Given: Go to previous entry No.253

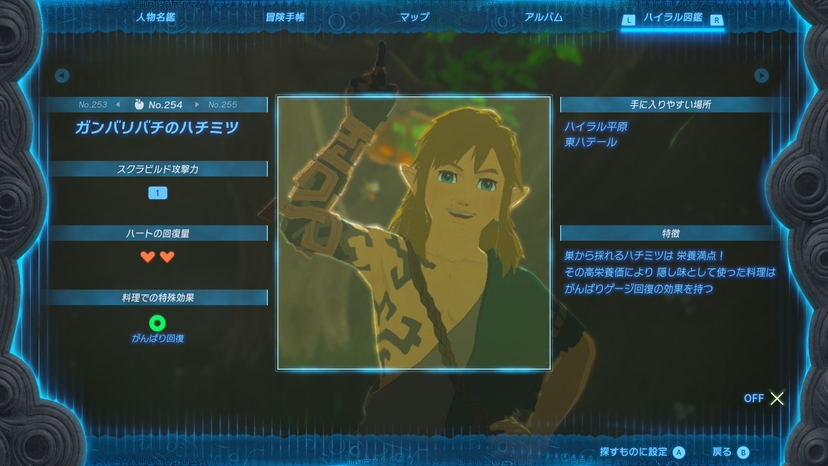Looking at the screenshot, I should 93,104.
